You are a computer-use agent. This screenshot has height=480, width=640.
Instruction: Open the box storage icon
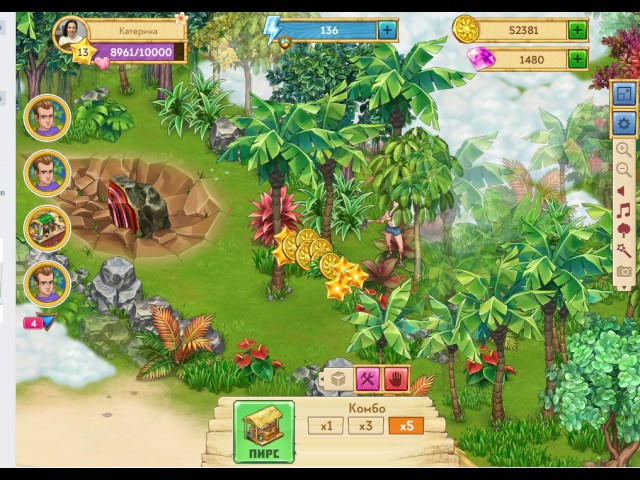pyautogui.click(x=338, y=379)
